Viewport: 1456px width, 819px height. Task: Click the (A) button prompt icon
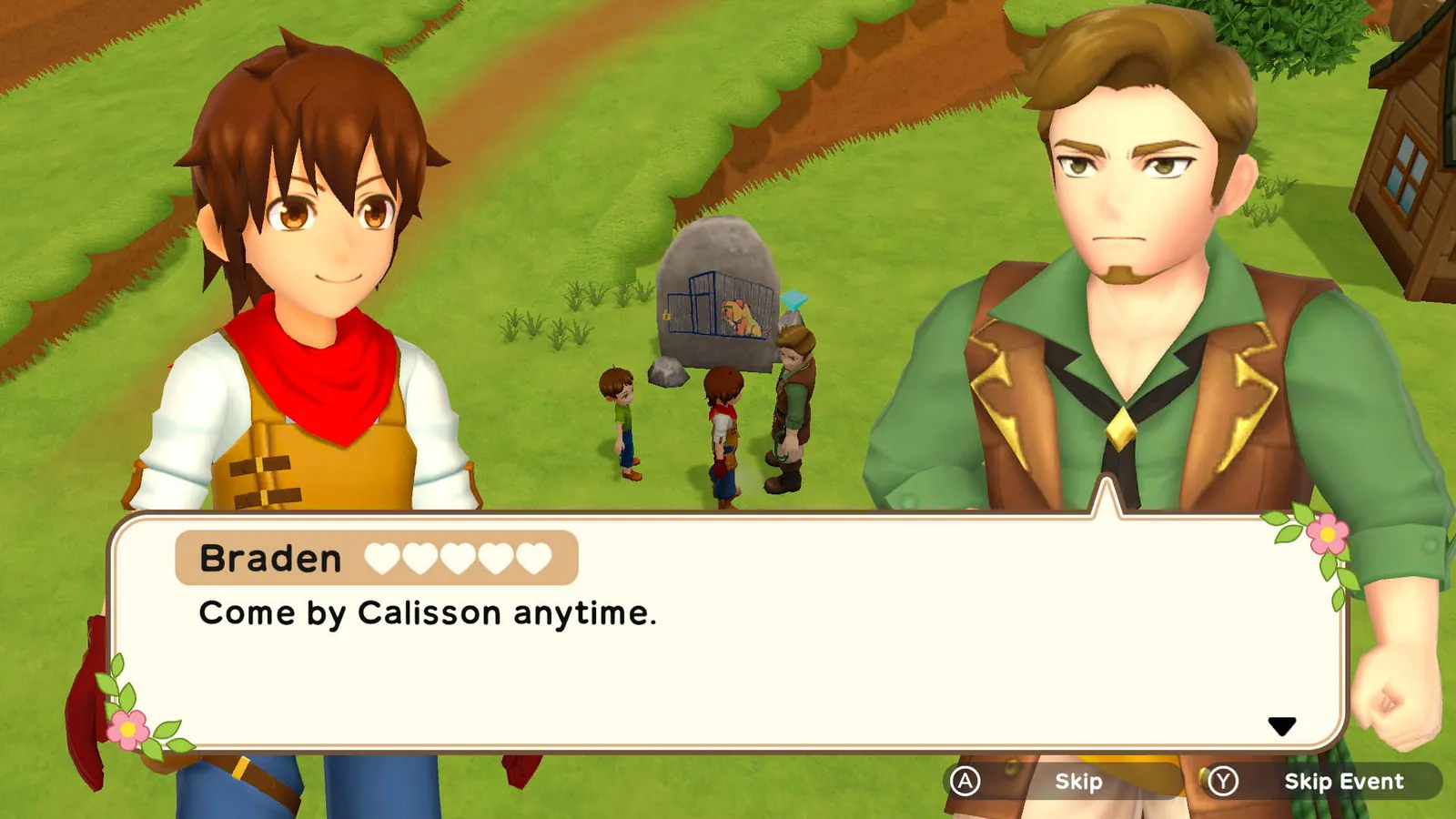[967, 781]
